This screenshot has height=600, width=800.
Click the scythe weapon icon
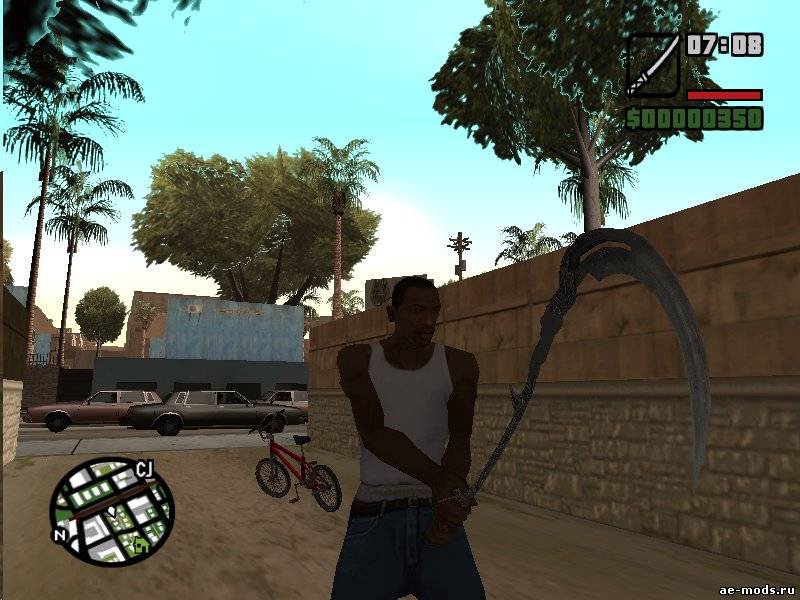click(652, 64)
